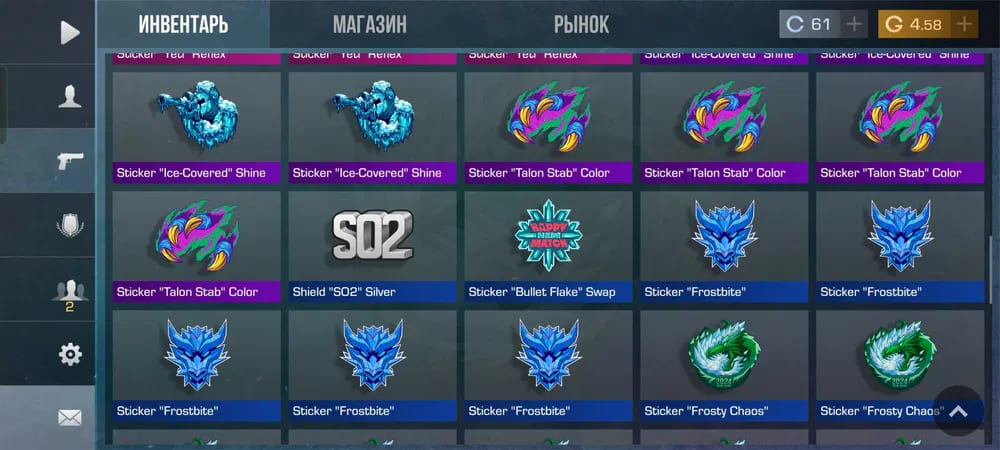Jump to top with the up-arrow button
Viewport: 1000px width, 450px height.
pyautogui.click(x=958, y=411)
